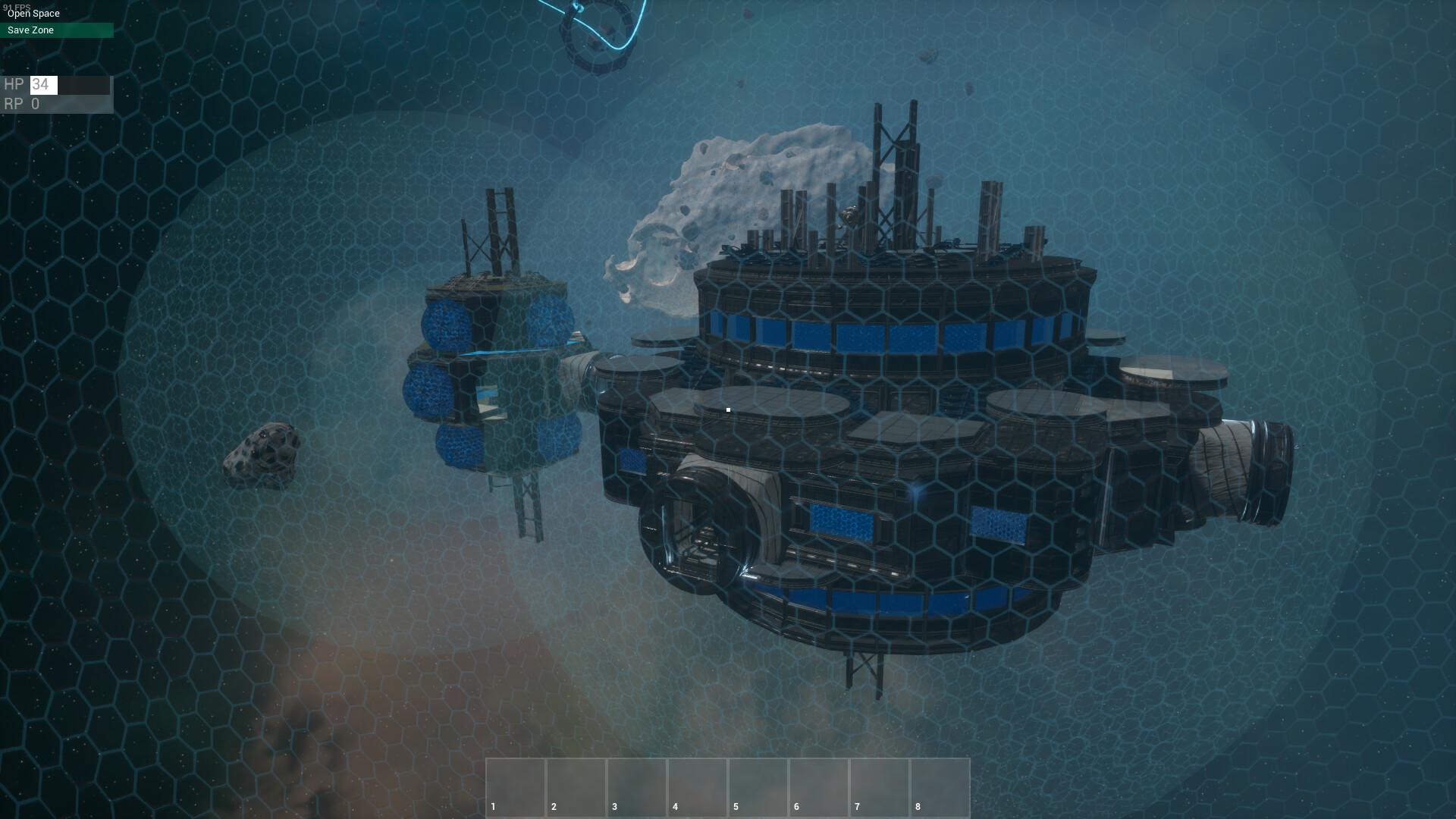The width and height of the screenshot is (1456, 819).
Task: Click the Open Space zone label
Action: click(x=33, y=13)
